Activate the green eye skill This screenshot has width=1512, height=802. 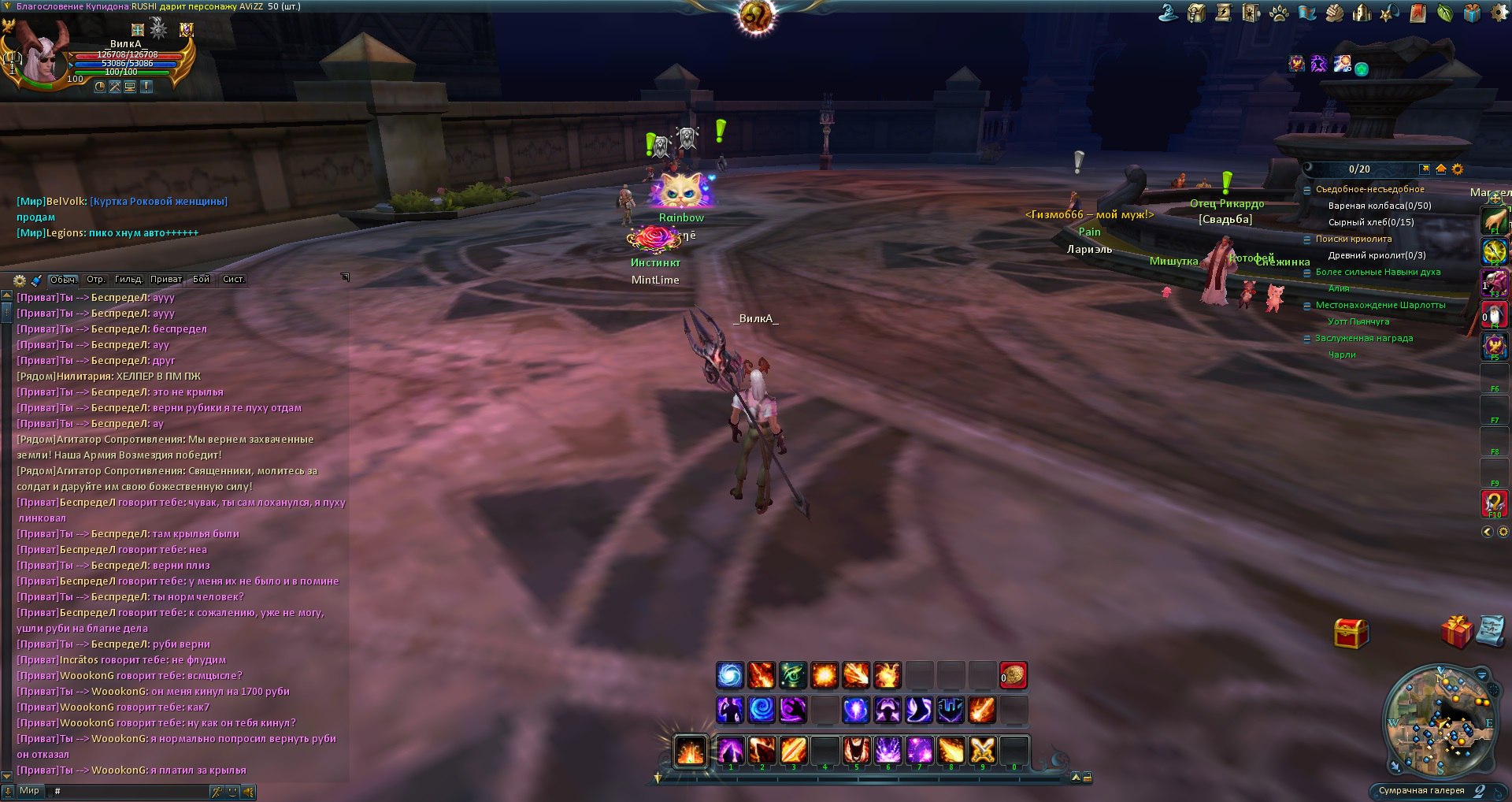click(x=793, y=675)
